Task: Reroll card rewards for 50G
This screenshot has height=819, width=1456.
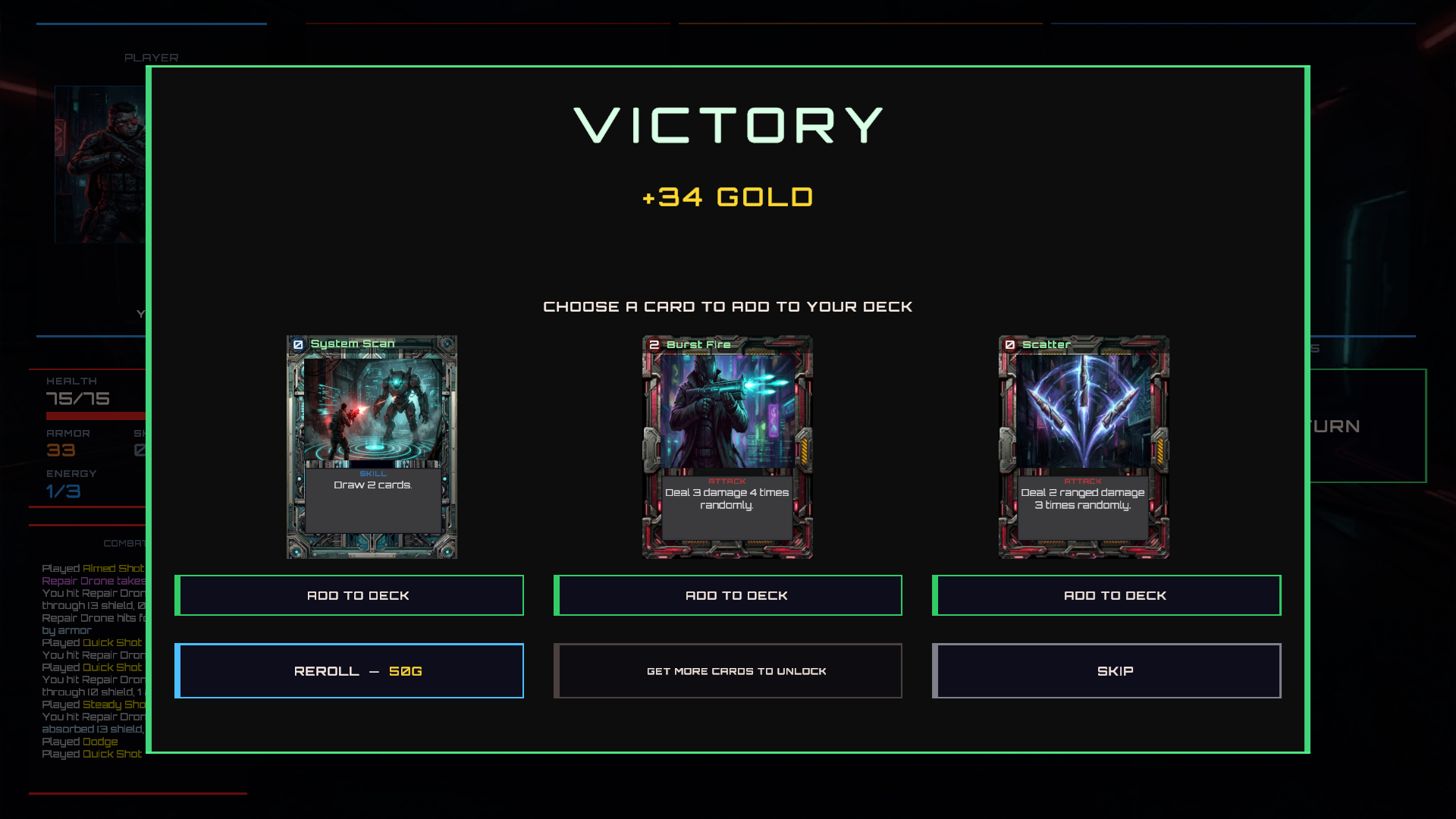Action: click(x=350, y=671)
